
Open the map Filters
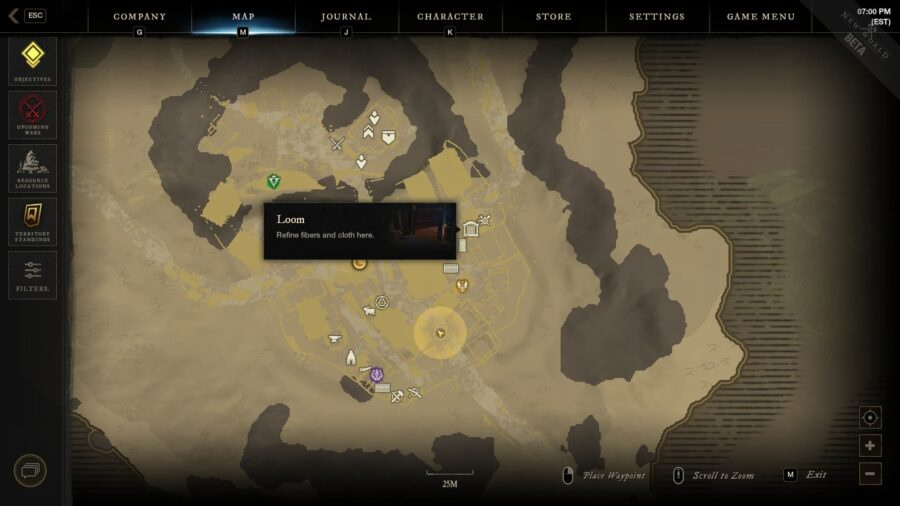tap(32, 275)
